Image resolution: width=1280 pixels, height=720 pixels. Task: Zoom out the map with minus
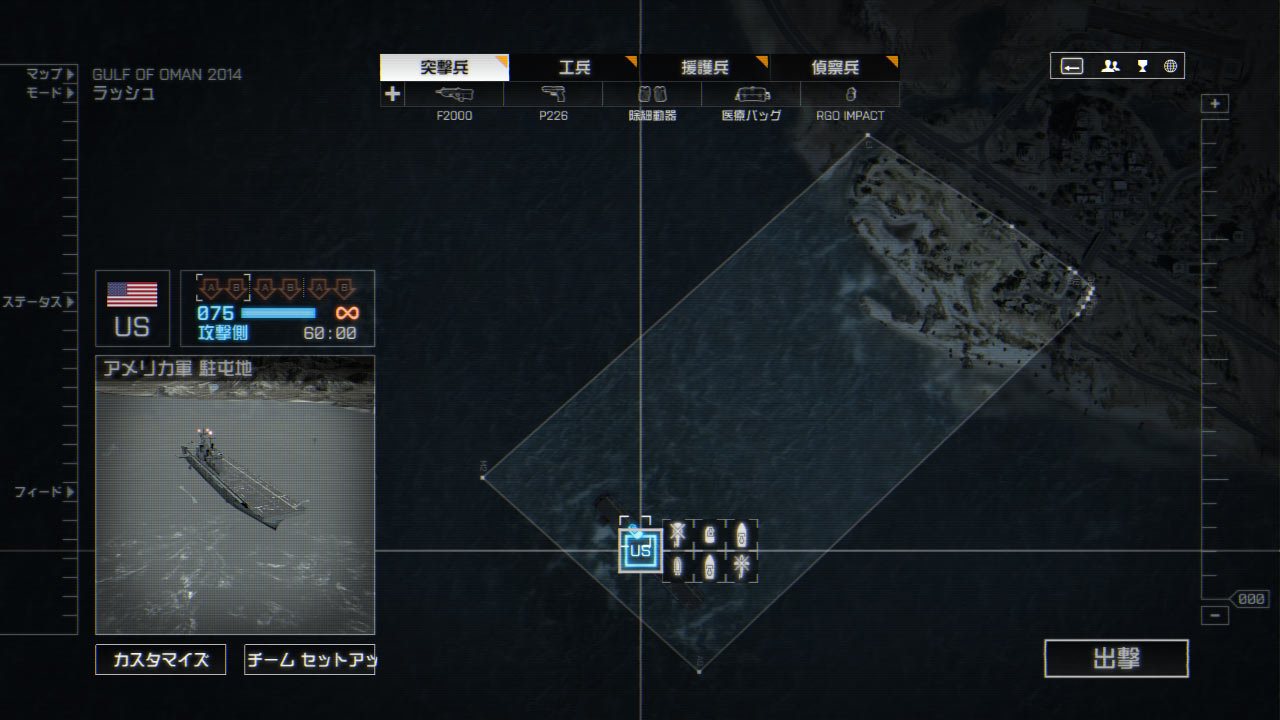[1215, 616]
